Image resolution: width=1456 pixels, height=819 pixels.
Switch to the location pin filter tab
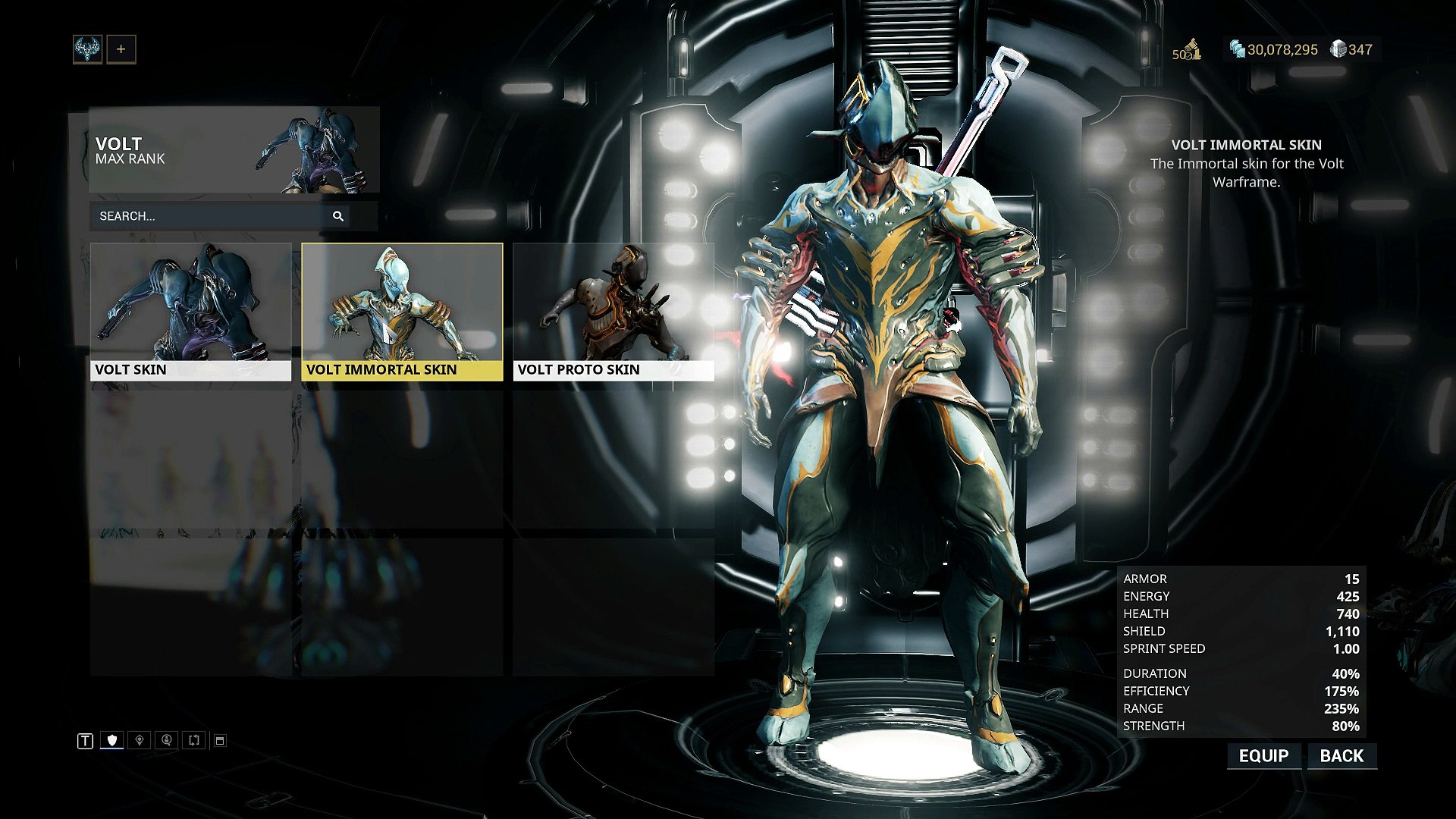(x=140, y=740)
